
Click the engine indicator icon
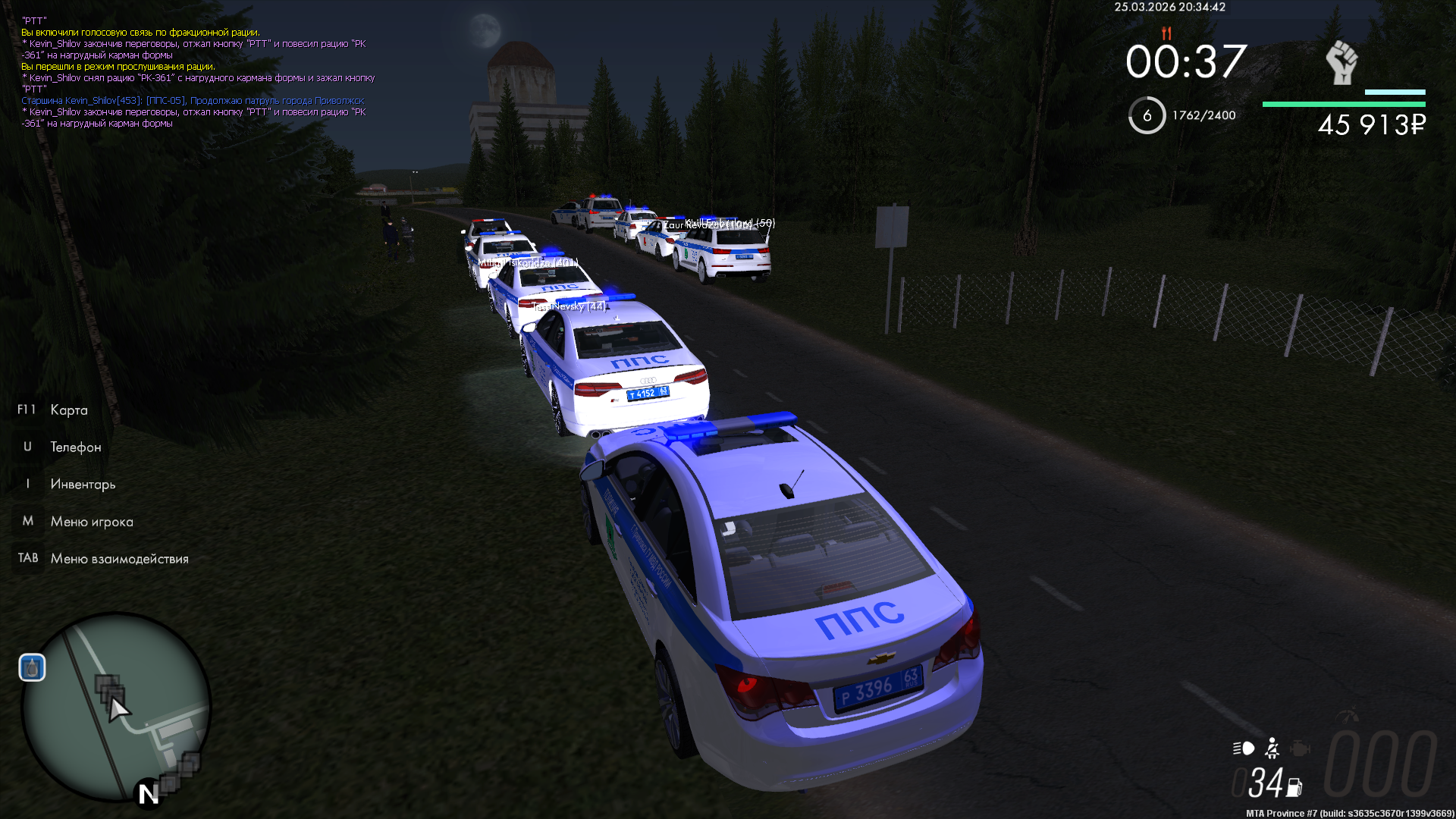pyautogui.click(x=1300, y=748)
